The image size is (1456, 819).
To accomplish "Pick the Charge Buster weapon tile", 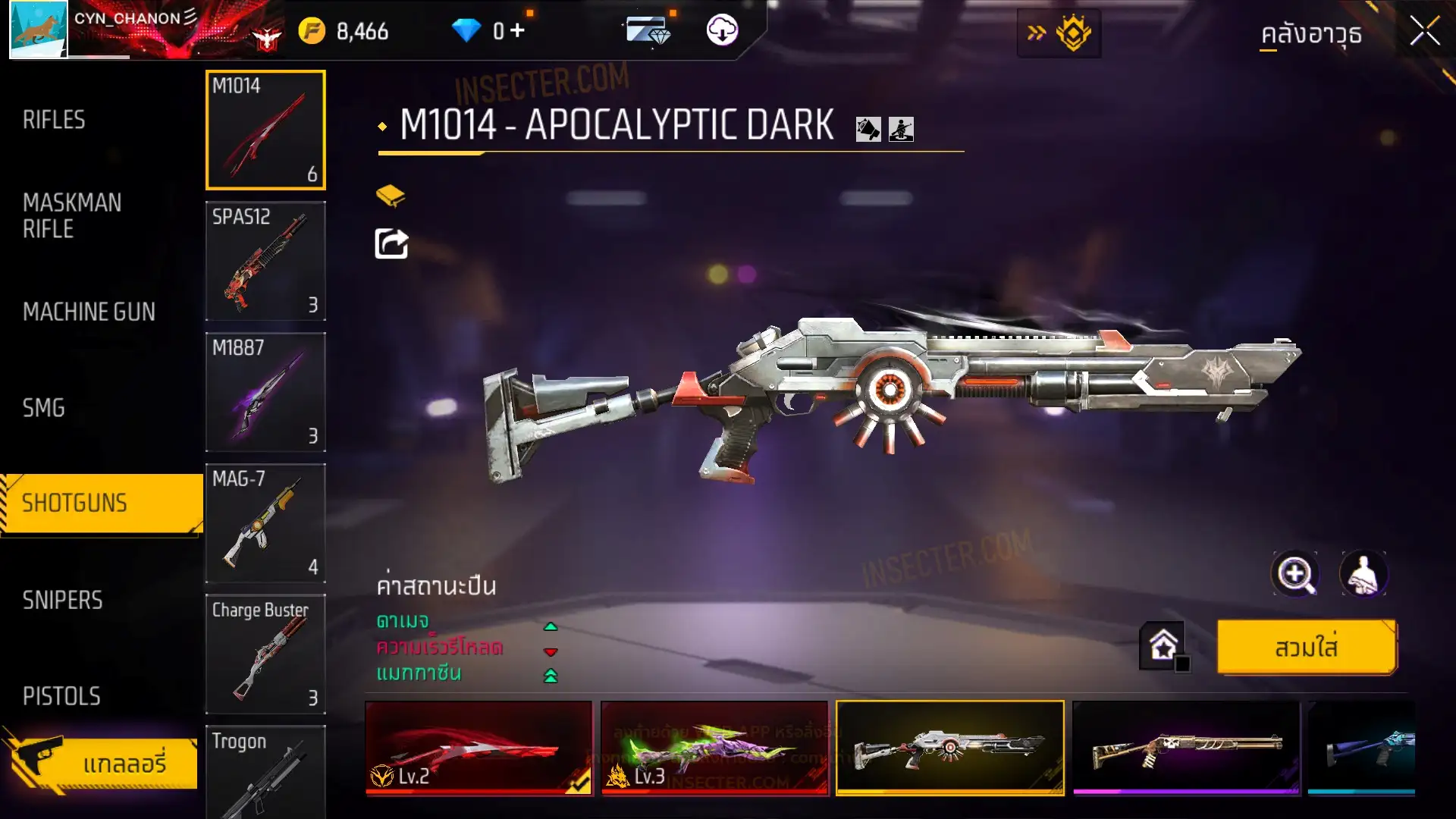I will coord(265,654).
